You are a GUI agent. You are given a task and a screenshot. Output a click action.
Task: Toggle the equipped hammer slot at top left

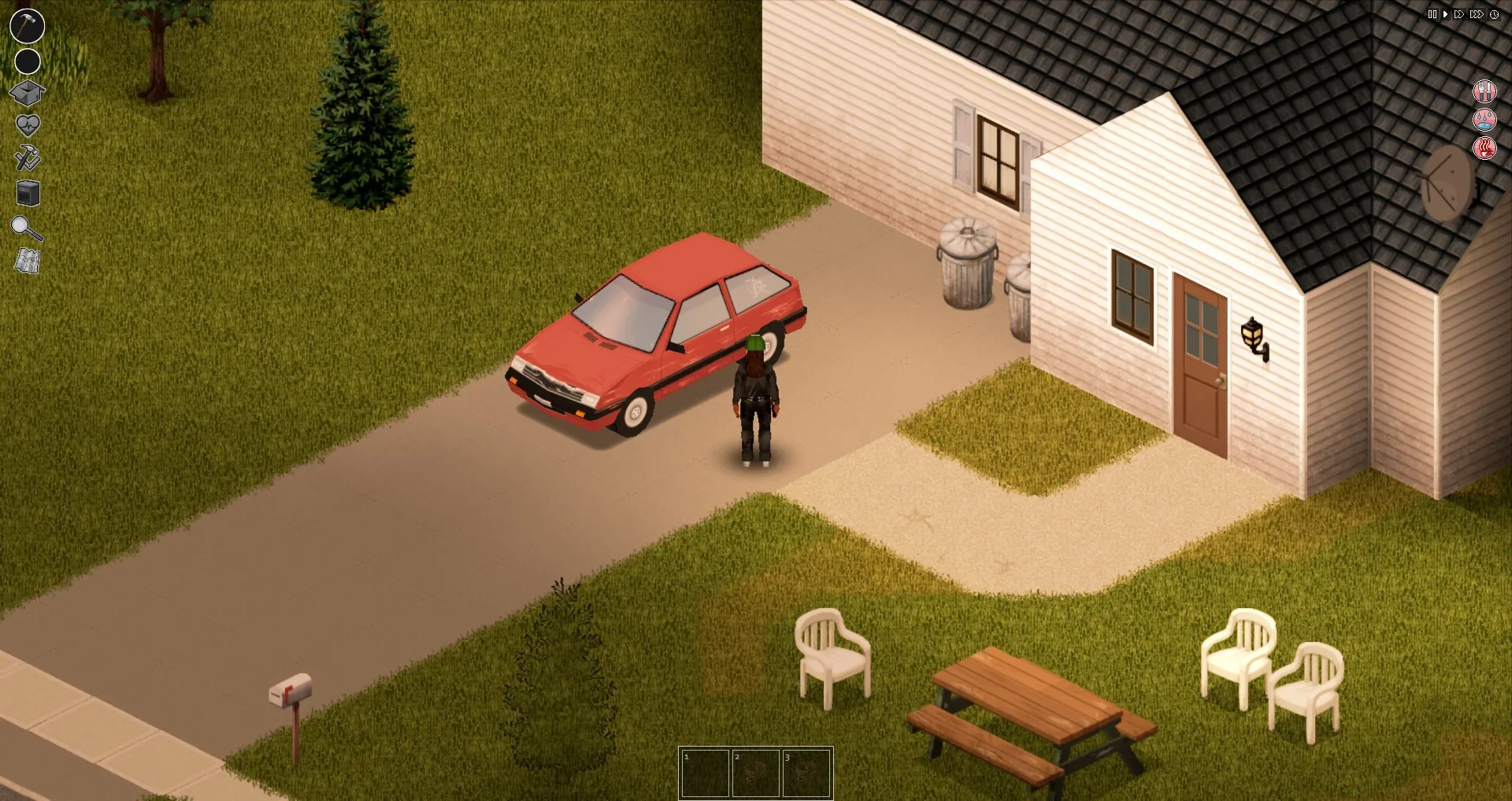[x=27, y=25]
